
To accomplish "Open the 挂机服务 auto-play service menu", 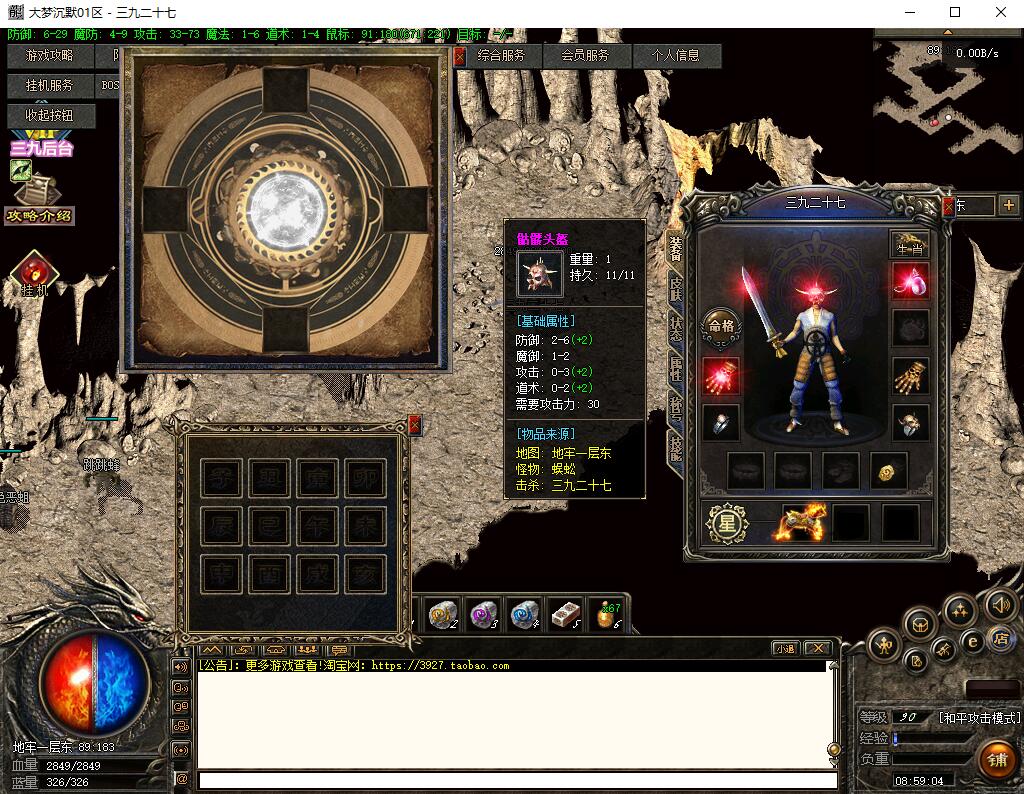I will point(49,86).
